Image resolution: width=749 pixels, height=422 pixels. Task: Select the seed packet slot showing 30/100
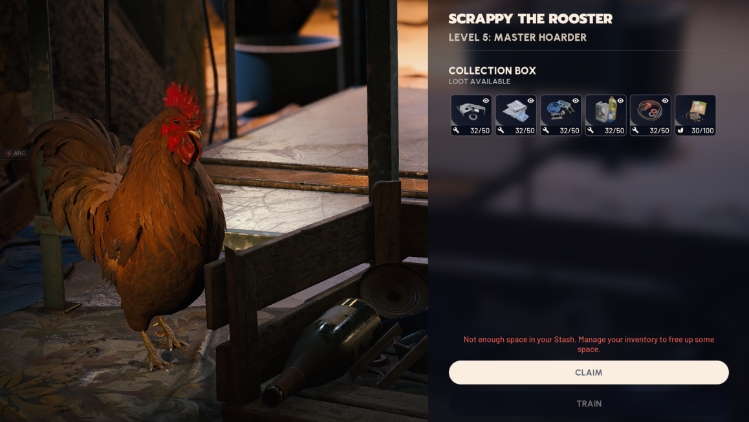695,115
